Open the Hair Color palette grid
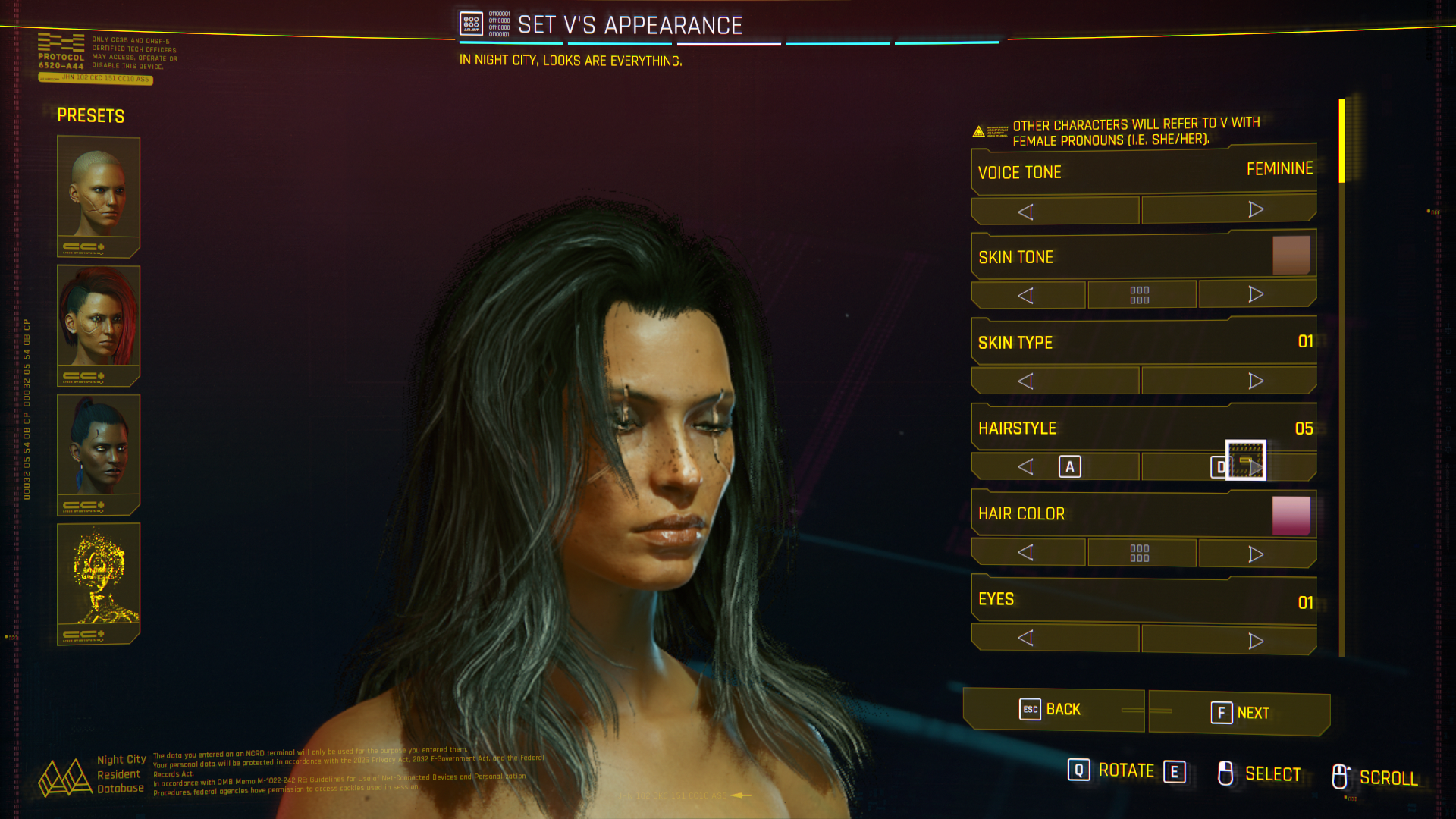This screenshot has height=819, width=1456. tap(1140, 553)
